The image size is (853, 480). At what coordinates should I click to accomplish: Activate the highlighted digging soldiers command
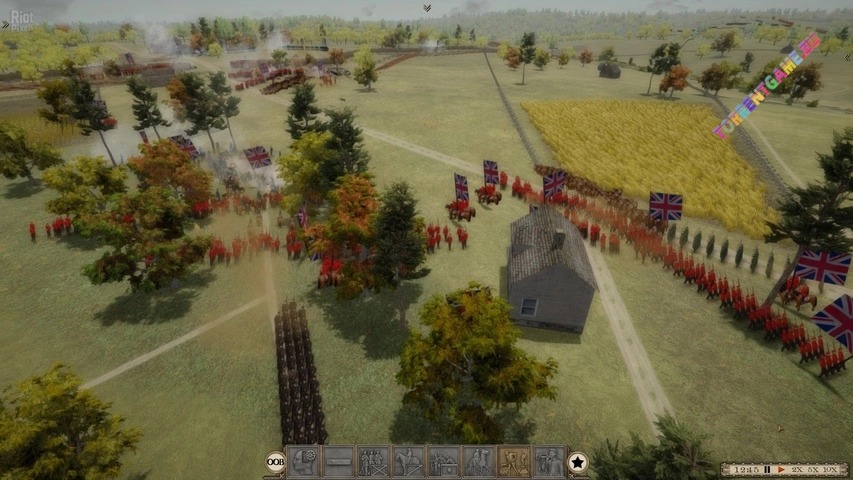514,461
